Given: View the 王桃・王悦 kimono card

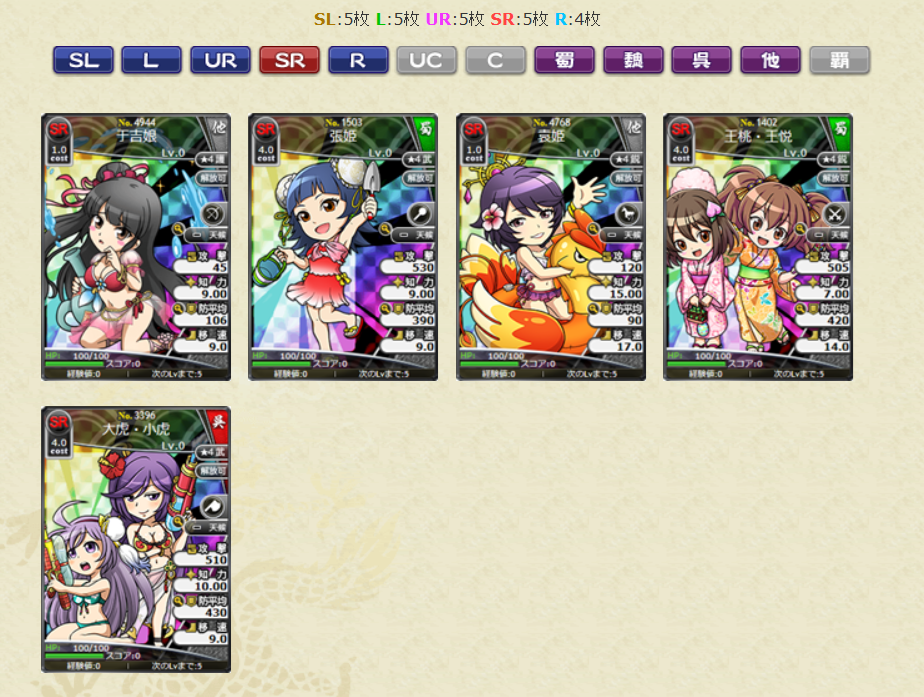Looking at the screenshot, I should [758, 247].
